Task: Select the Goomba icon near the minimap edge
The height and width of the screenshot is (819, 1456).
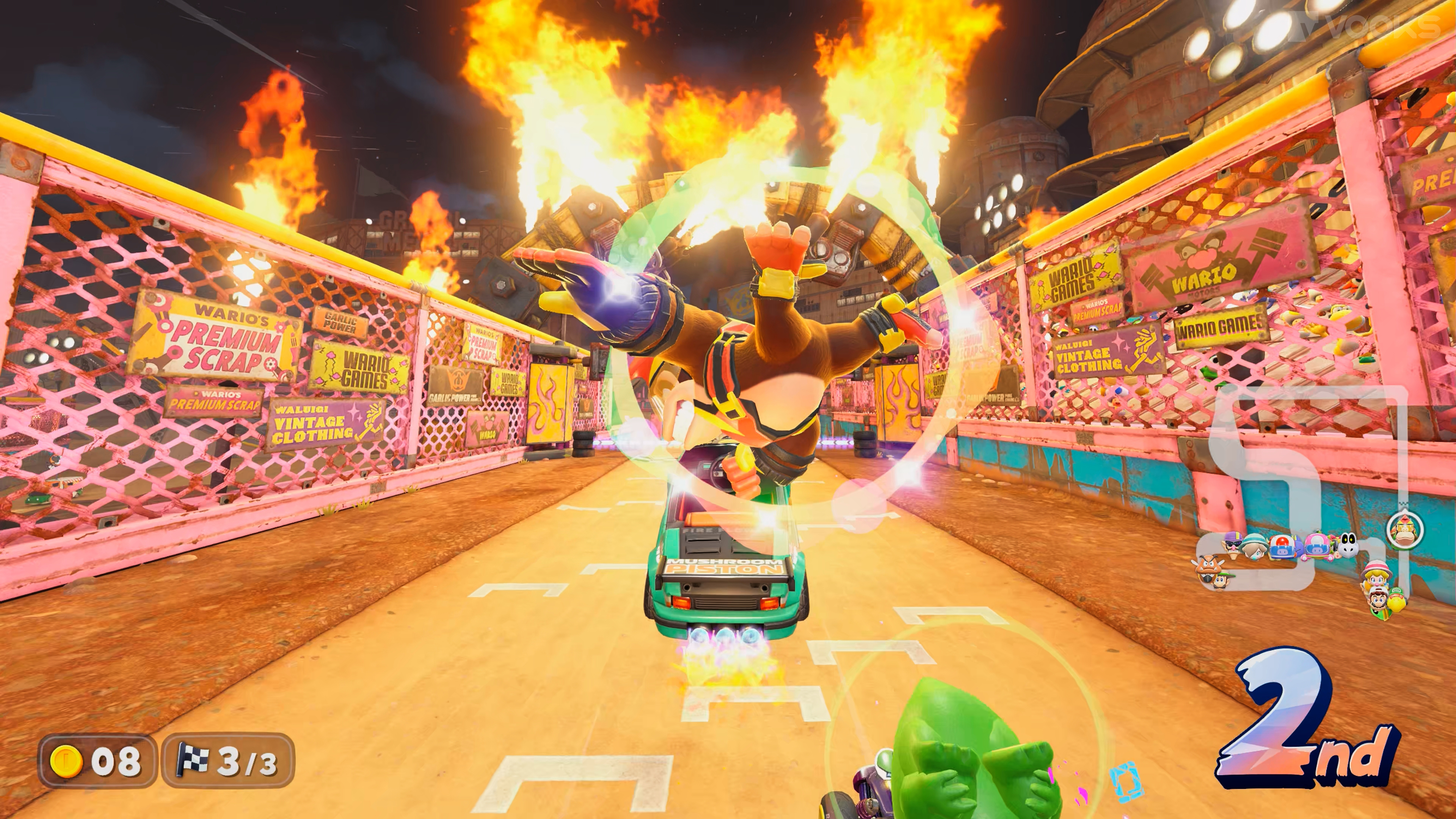Action: [1209, 567]
